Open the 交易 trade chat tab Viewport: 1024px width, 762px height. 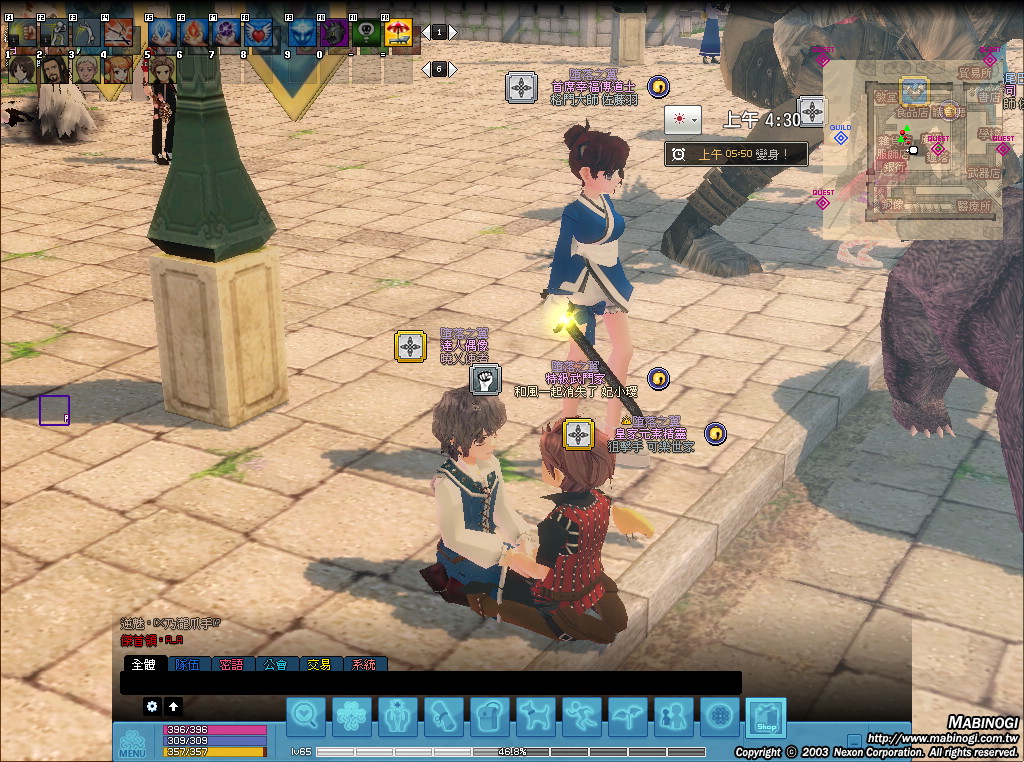click(319, 664)
